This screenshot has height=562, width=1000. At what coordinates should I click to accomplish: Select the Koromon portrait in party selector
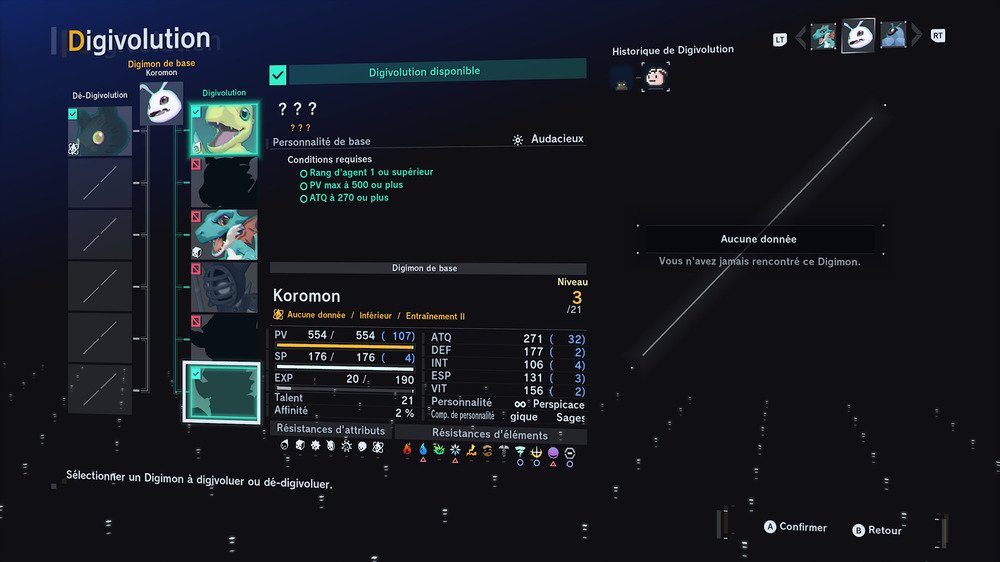click(858, 36)
